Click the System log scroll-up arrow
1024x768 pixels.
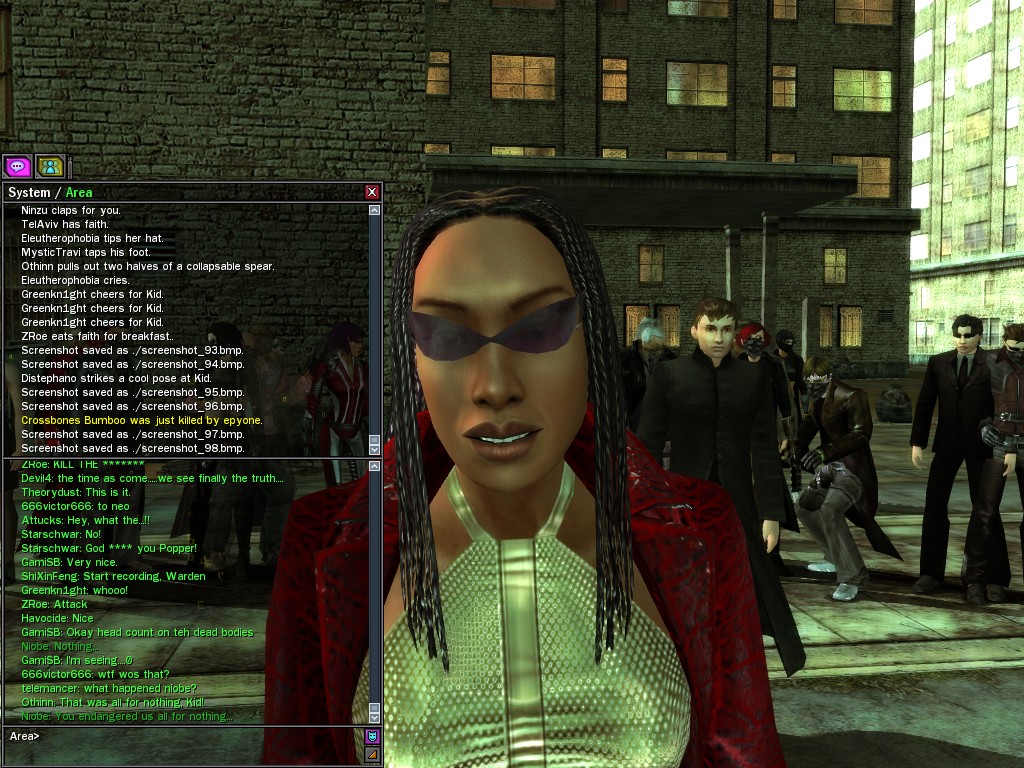tap(375, 211)
